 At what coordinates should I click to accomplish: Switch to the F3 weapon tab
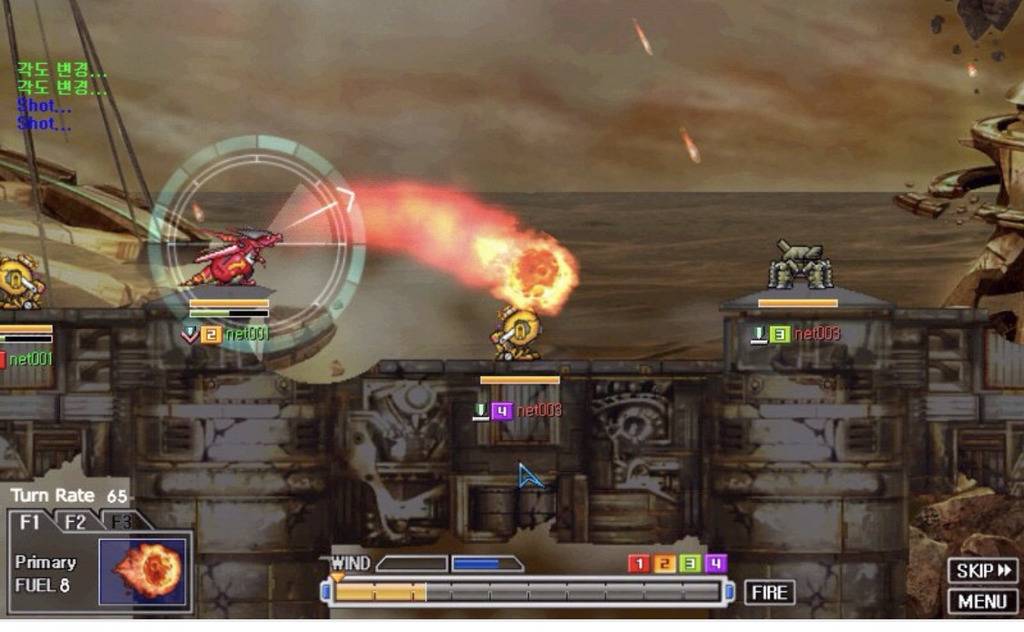coord(119,521)
